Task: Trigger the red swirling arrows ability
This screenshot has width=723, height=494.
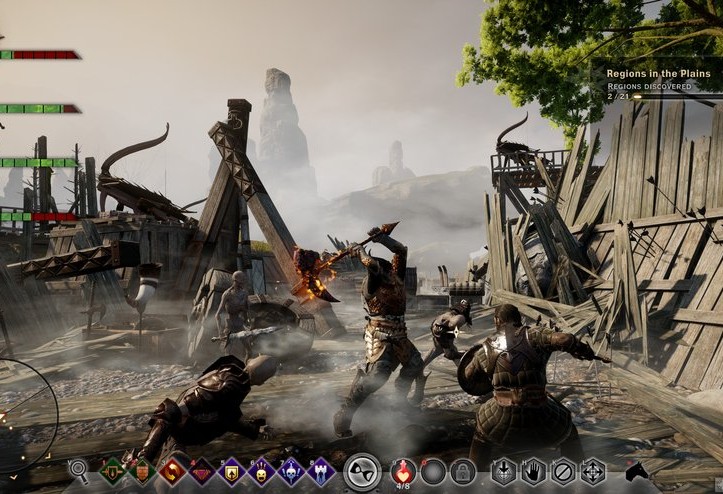Action: pyautogui.click(x=173, y=470)
